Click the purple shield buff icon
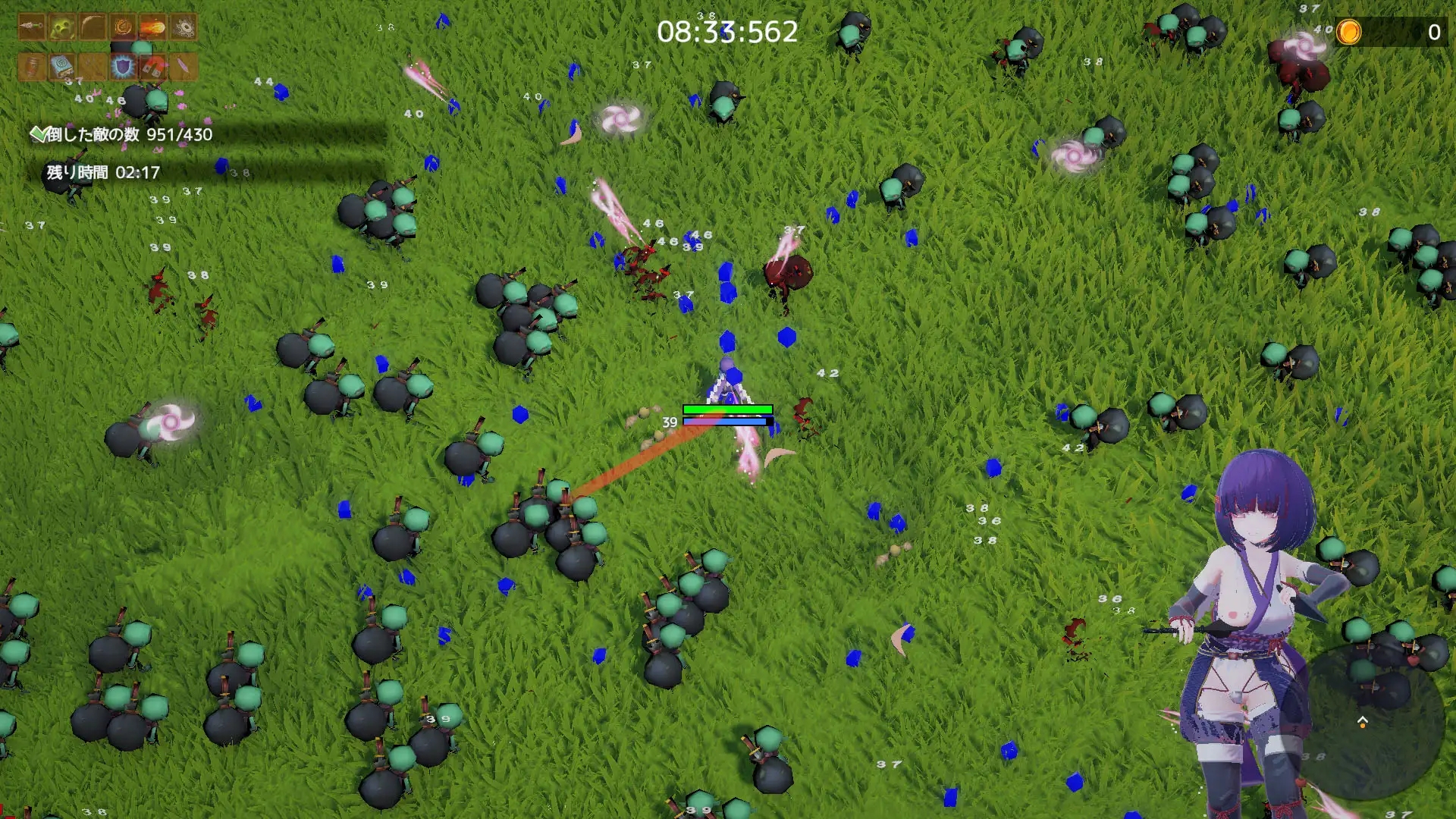This screenshot has height=819, width=1456. (123, 67)
